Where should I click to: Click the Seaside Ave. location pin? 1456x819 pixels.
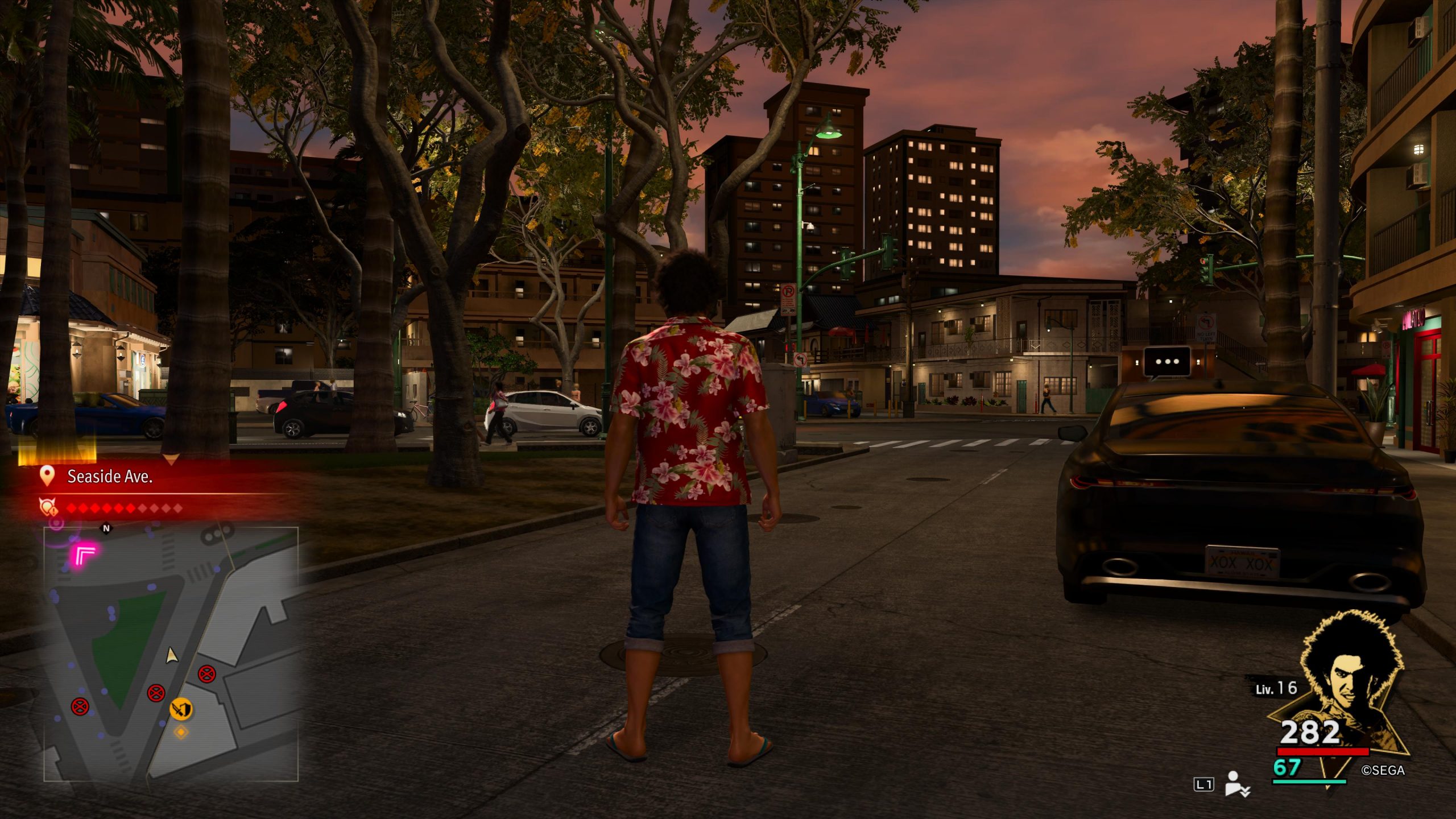coord(47,476)
